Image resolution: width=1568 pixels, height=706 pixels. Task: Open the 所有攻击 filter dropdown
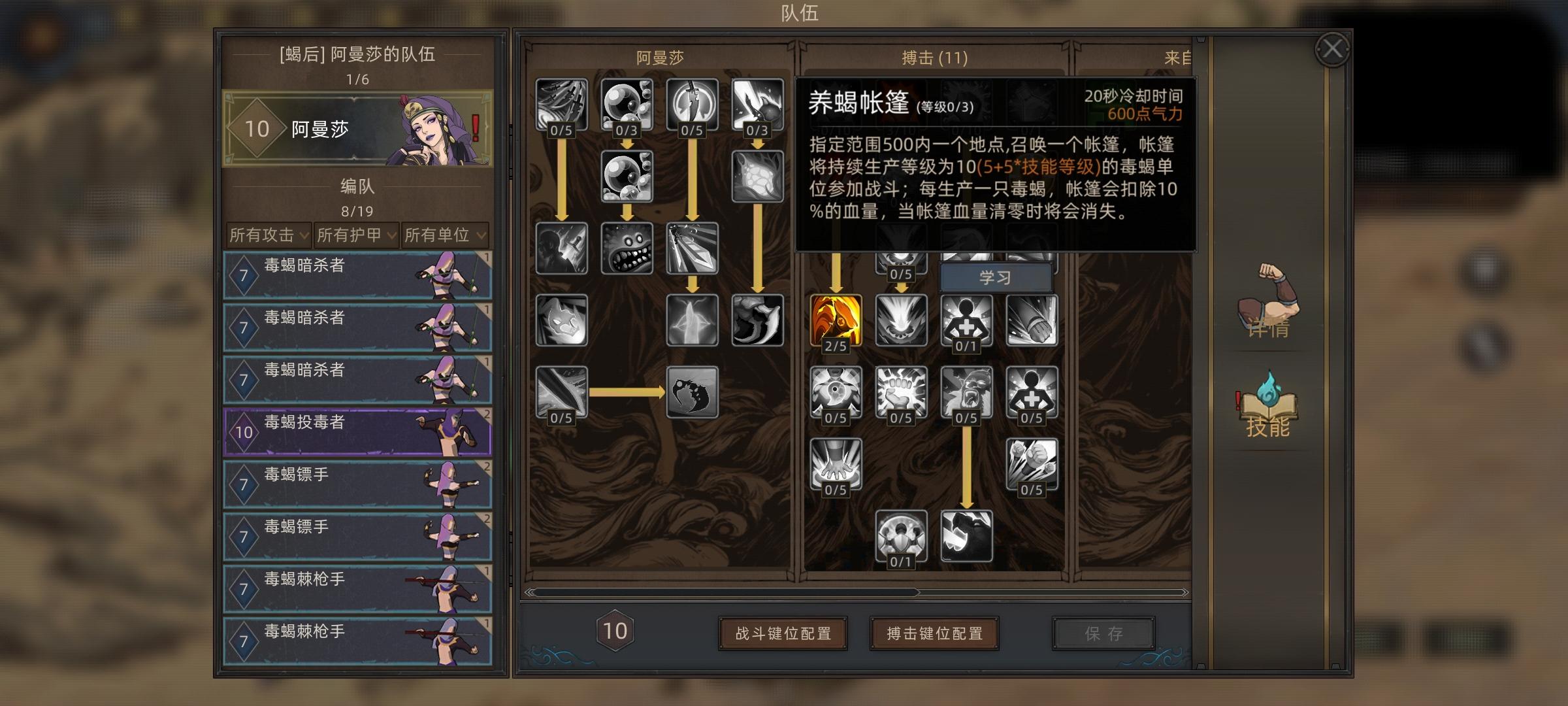point(268,237)
